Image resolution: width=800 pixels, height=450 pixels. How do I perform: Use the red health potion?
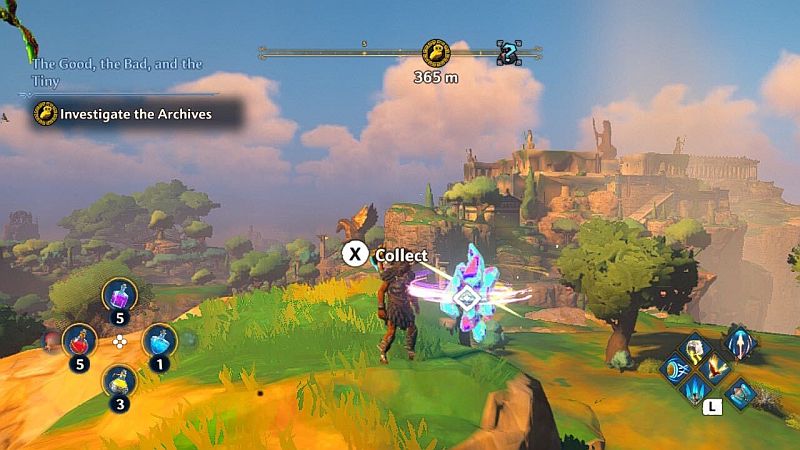coord(80,341)
